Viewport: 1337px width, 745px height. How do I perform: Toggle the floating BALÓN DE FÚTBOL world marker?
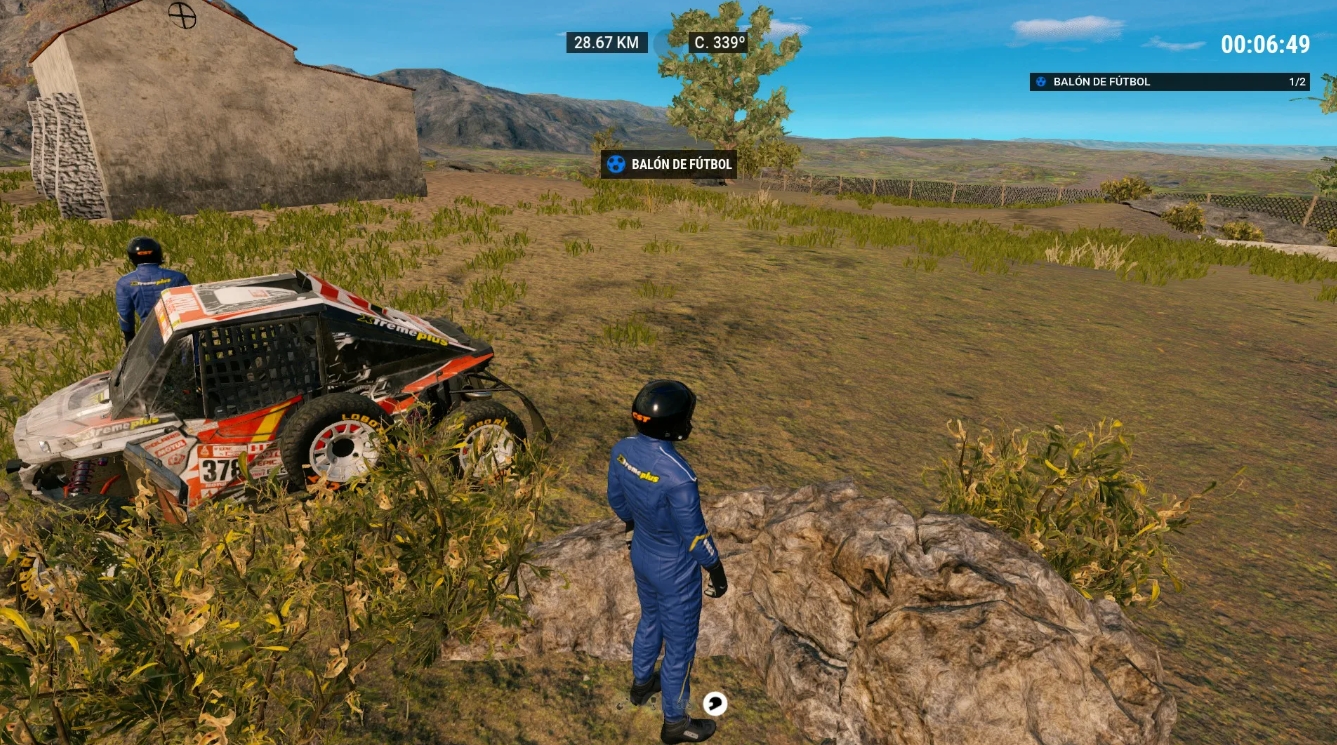click(667, 164)
